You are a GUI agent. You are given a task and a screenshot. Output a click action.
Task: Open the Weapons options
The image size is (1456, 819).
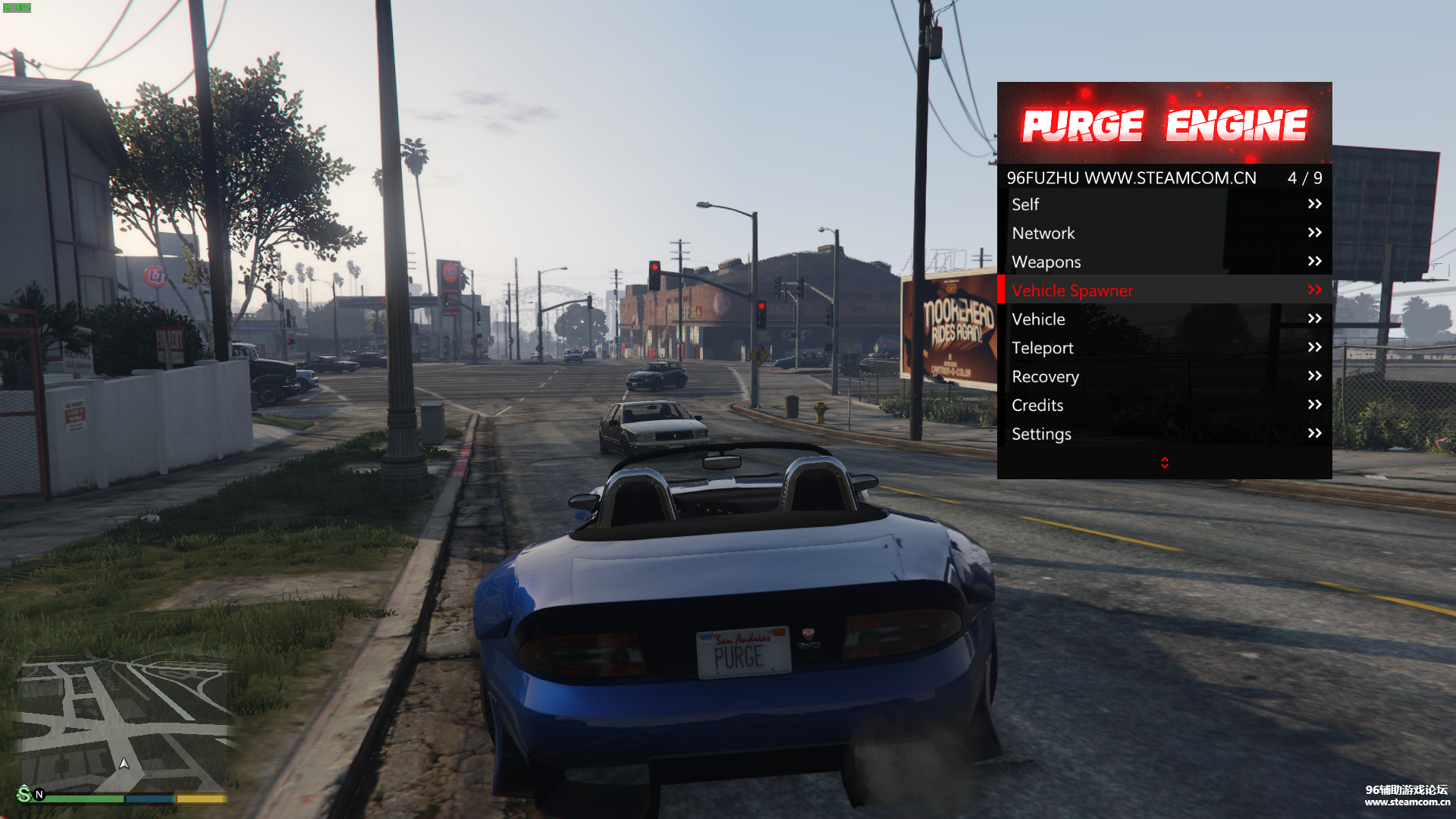pyautogui.click(x=1164, y=262)
